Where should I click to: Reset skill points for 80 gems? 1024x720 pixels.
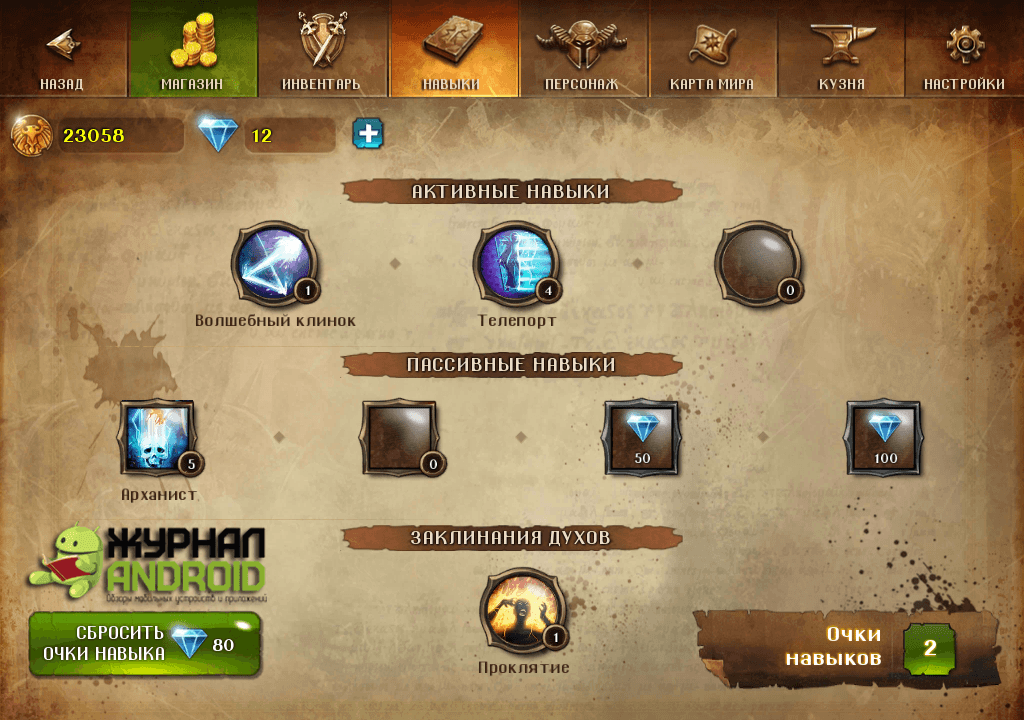pyautogui.click(x=145, y=644)
